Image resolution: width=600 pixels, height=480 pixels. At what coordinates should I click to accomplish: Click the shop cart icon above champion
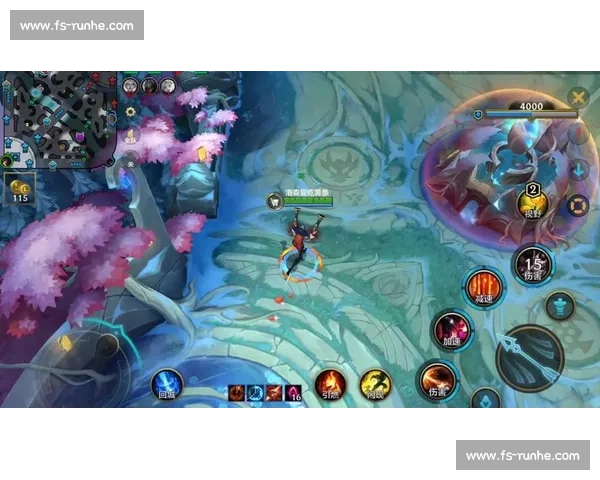(274, 201)
